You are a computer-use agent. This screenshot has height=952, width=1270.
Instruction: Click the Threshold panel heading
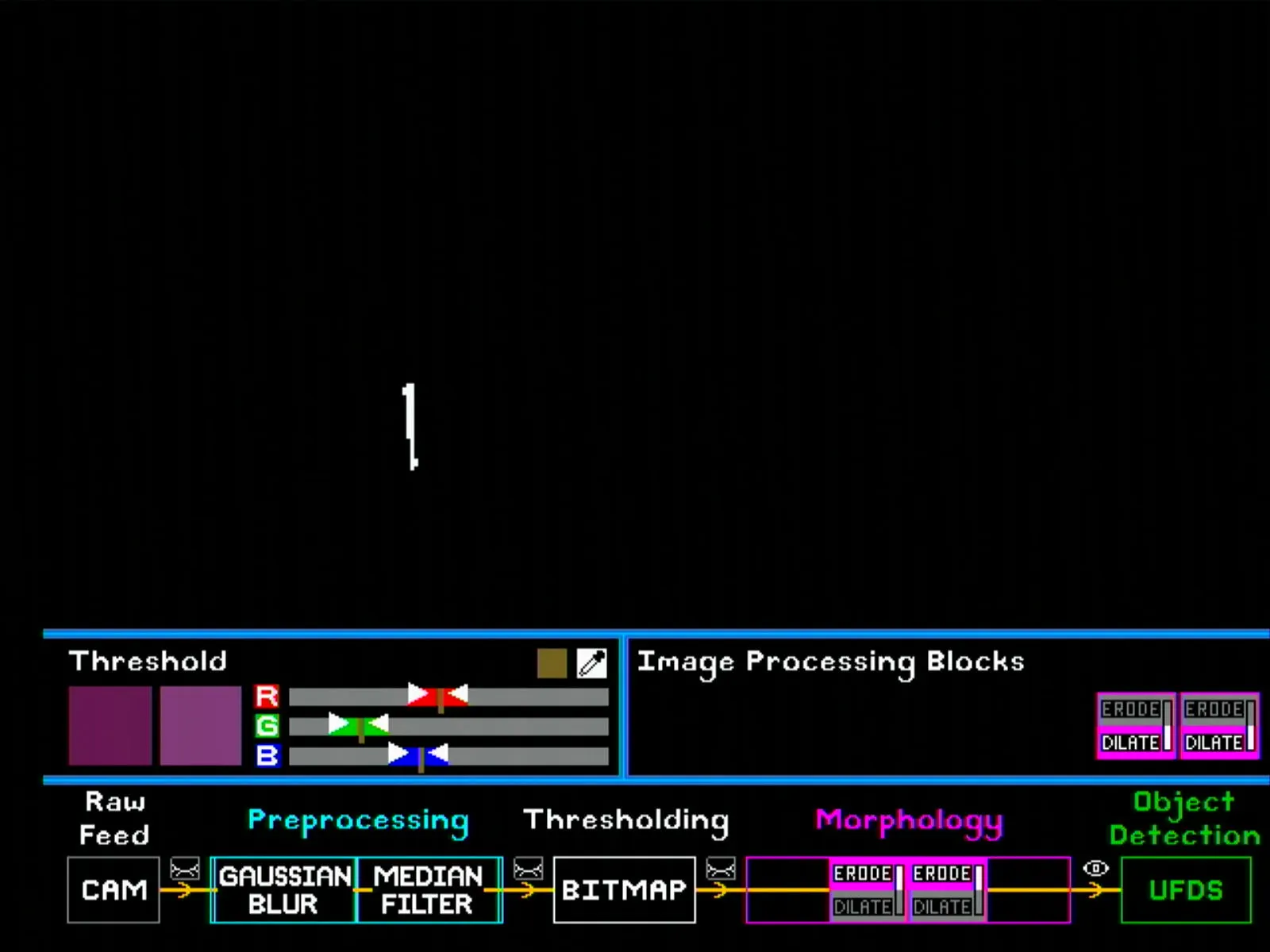pyautogui.click(x=148, y=662)
